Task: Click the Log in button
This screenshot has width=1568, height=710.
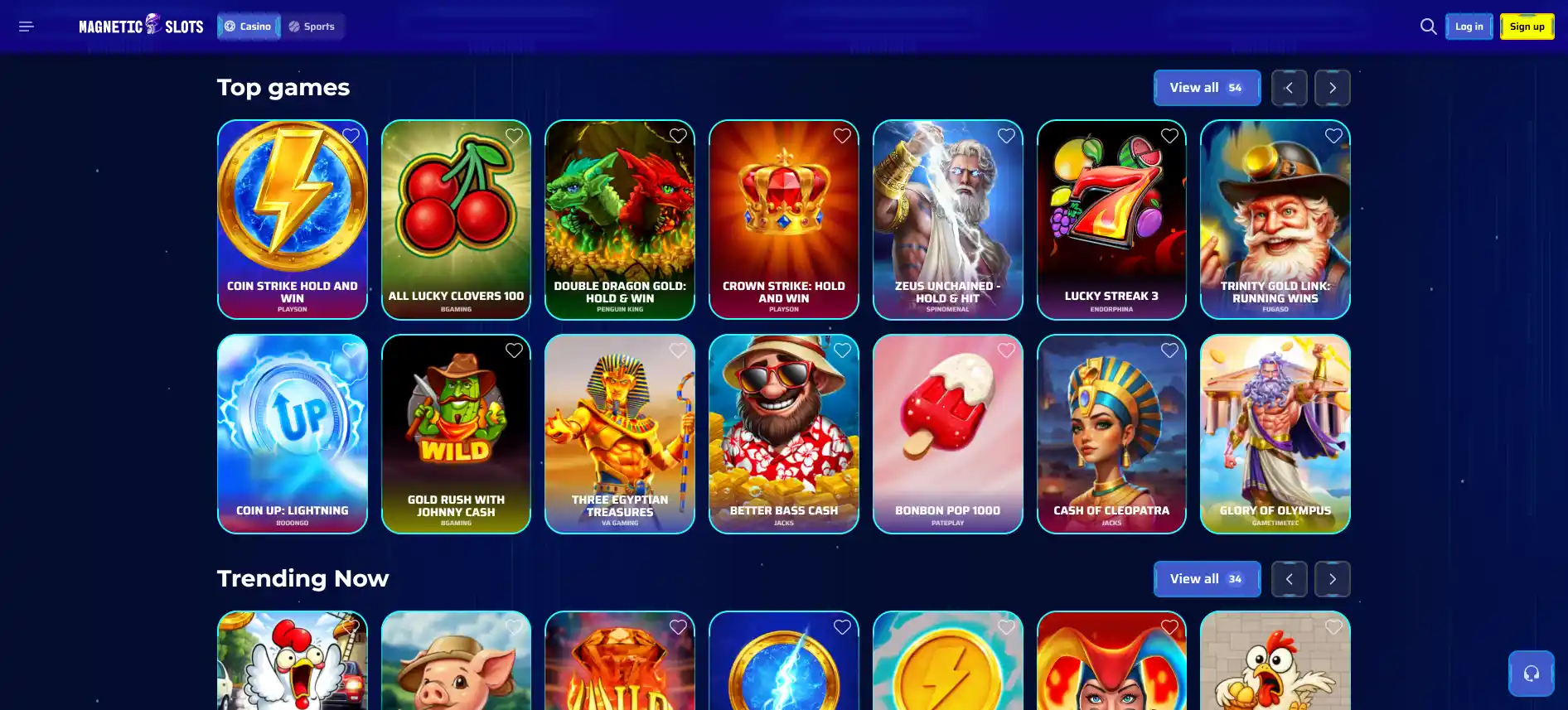Action: 1469,26
